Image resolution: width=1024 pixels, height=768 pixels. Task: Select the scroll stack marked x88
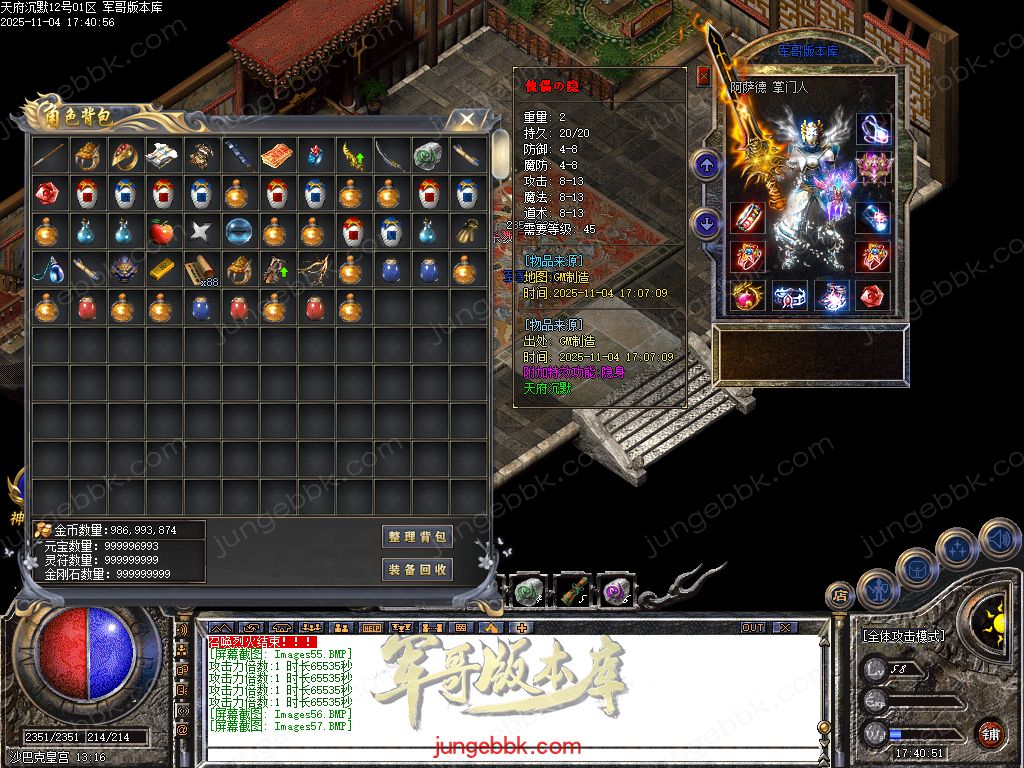click(200, 270)
